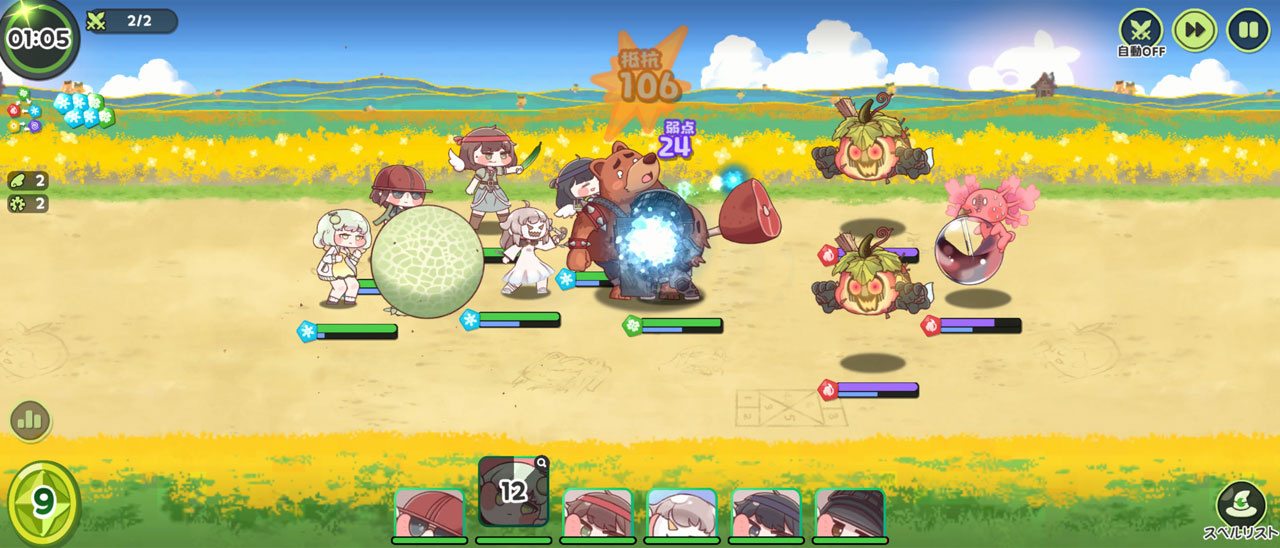Select the grey-haired character portrait
1280x548 pixels.
coord(682,514)
